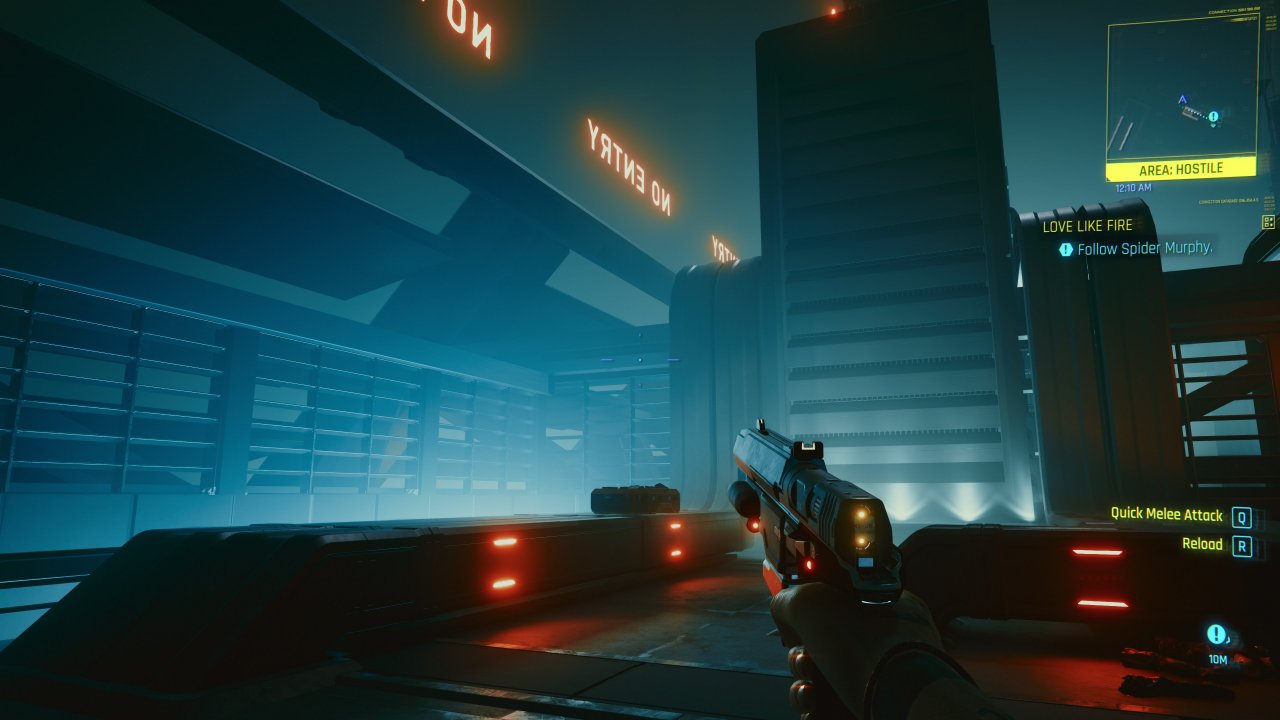Click the exclamation objective icon on the minimap
Screen dimensions: 1280x720
click(x=1213, y=118)
